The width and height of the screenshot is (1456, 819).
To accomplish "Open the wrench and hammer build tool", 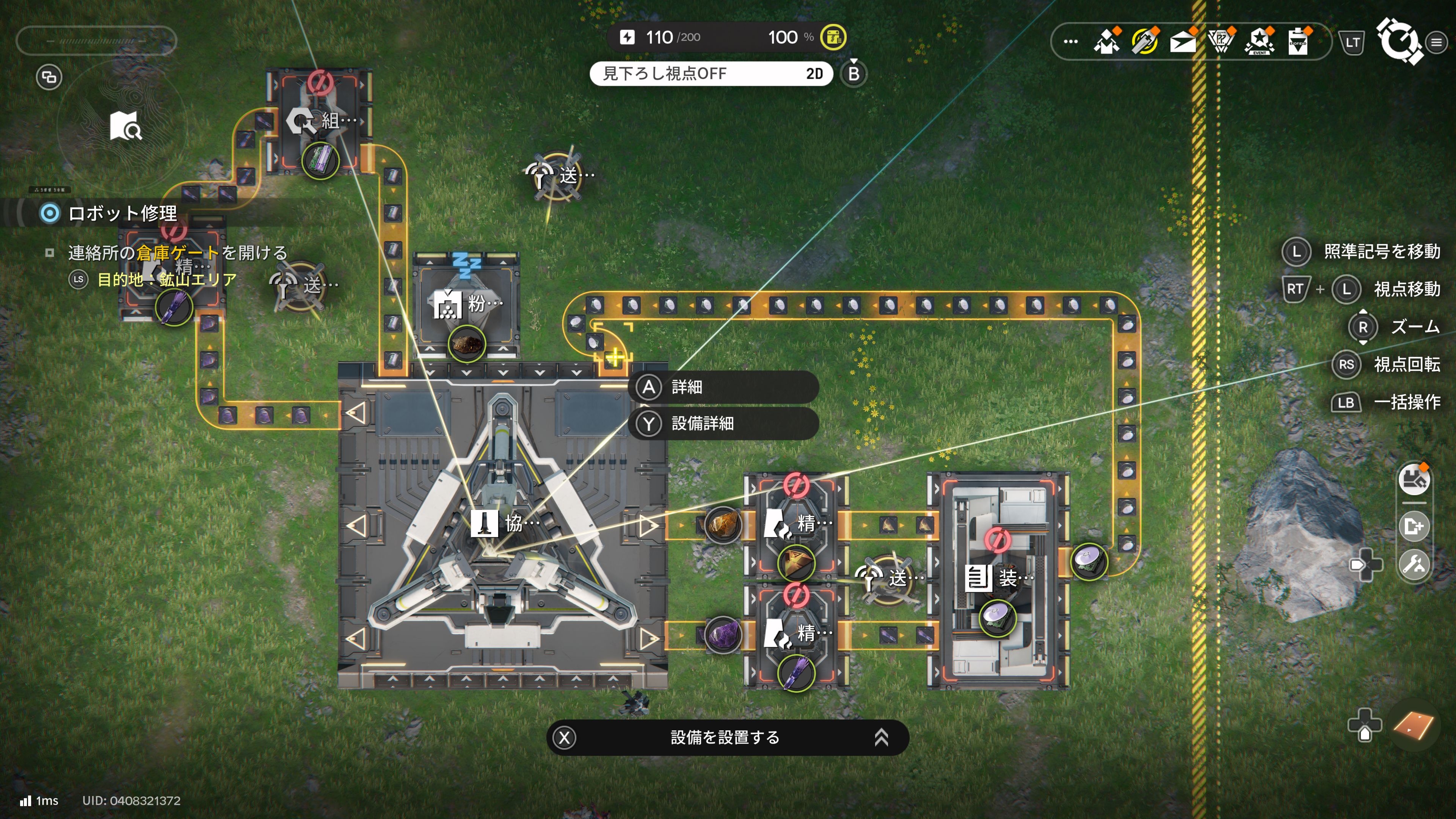I will [x=1414, y=564].
